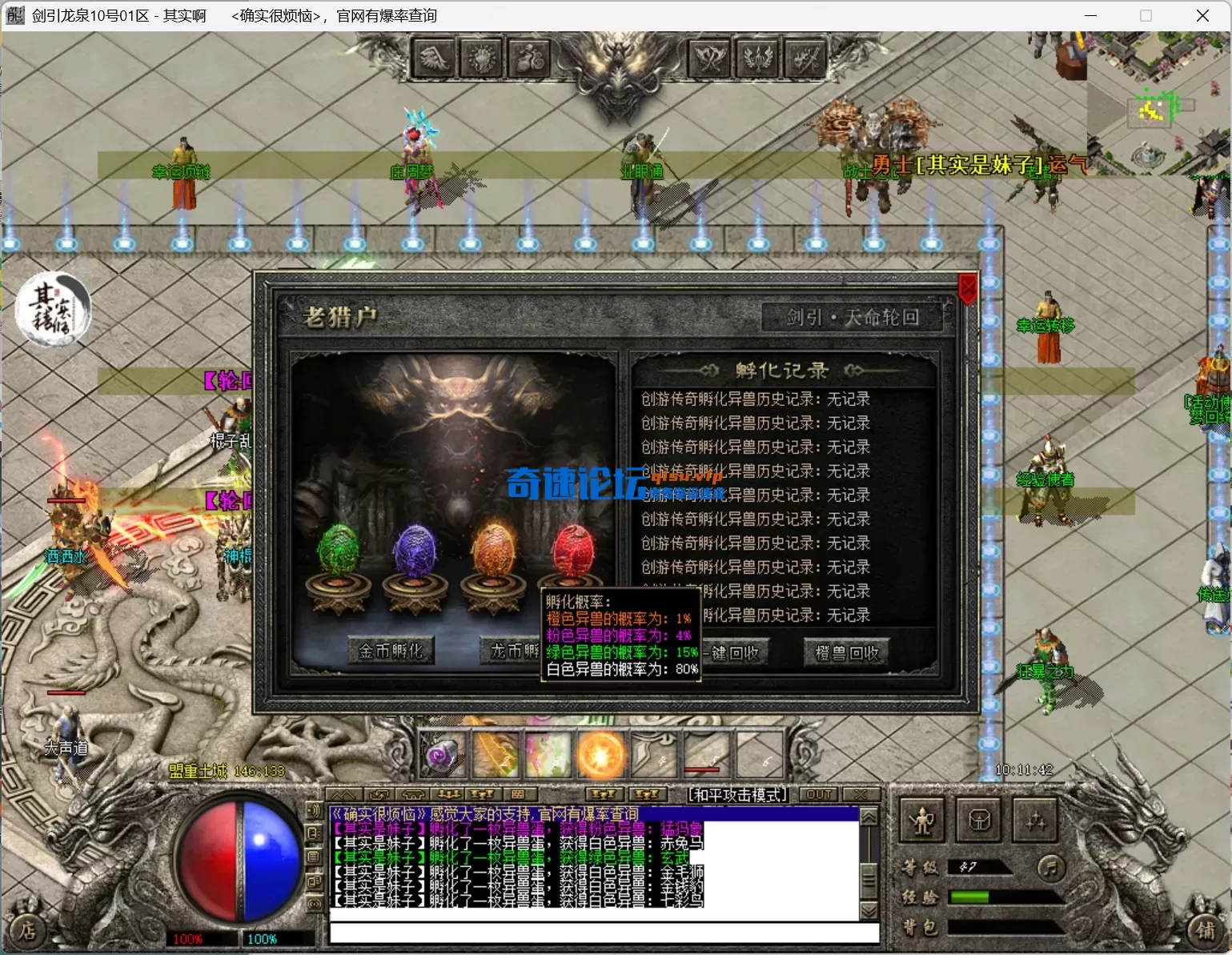Toggle the OUT button on the chat bar
Viewport: 1232px width, 955px height.
818,794
